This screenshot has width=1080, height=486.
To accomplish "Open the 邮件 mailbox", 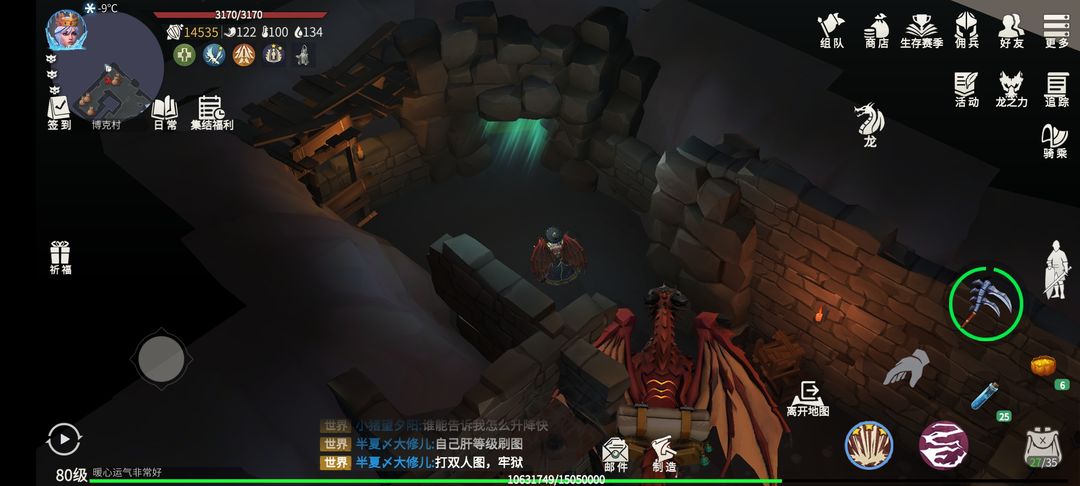I will 615,454.
